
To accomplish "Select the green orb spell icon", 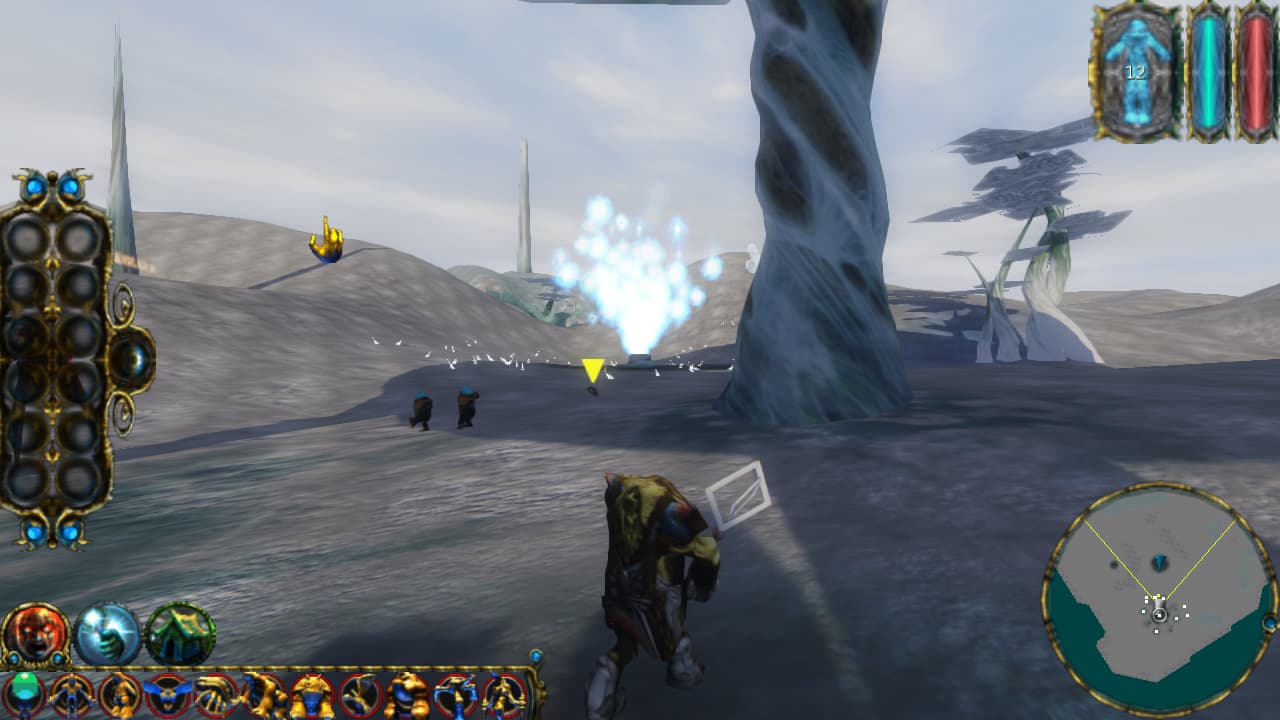I will point(24,694).
